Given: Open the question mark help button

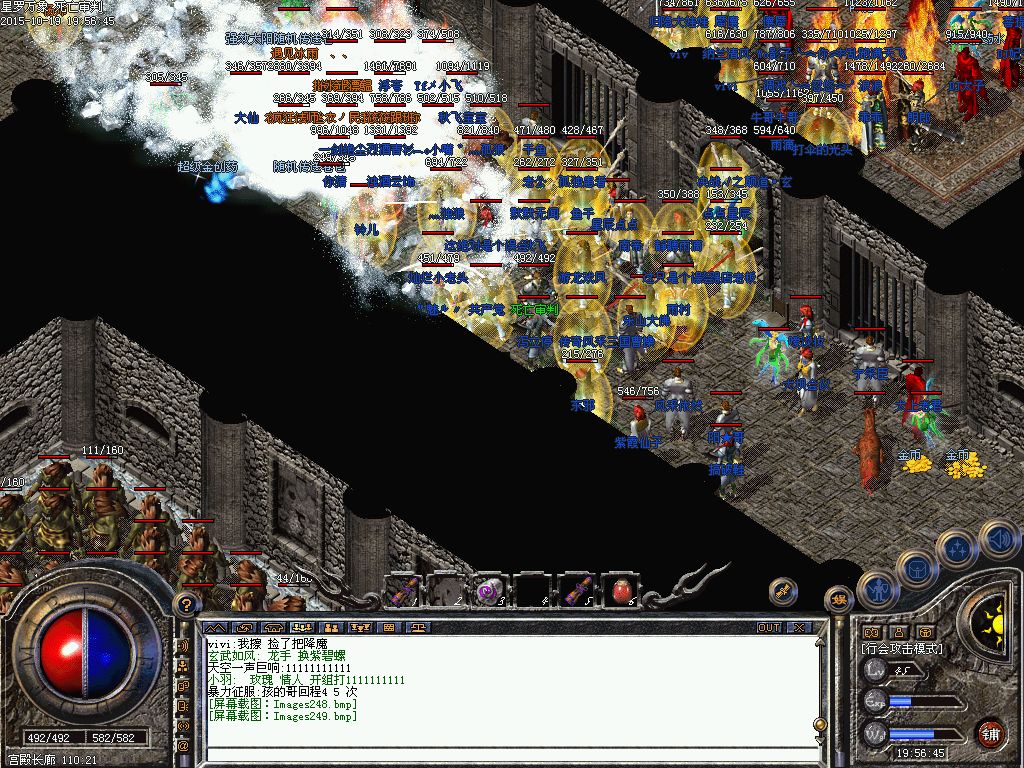Looking at the screenshot, I should [x=184, y=604].
